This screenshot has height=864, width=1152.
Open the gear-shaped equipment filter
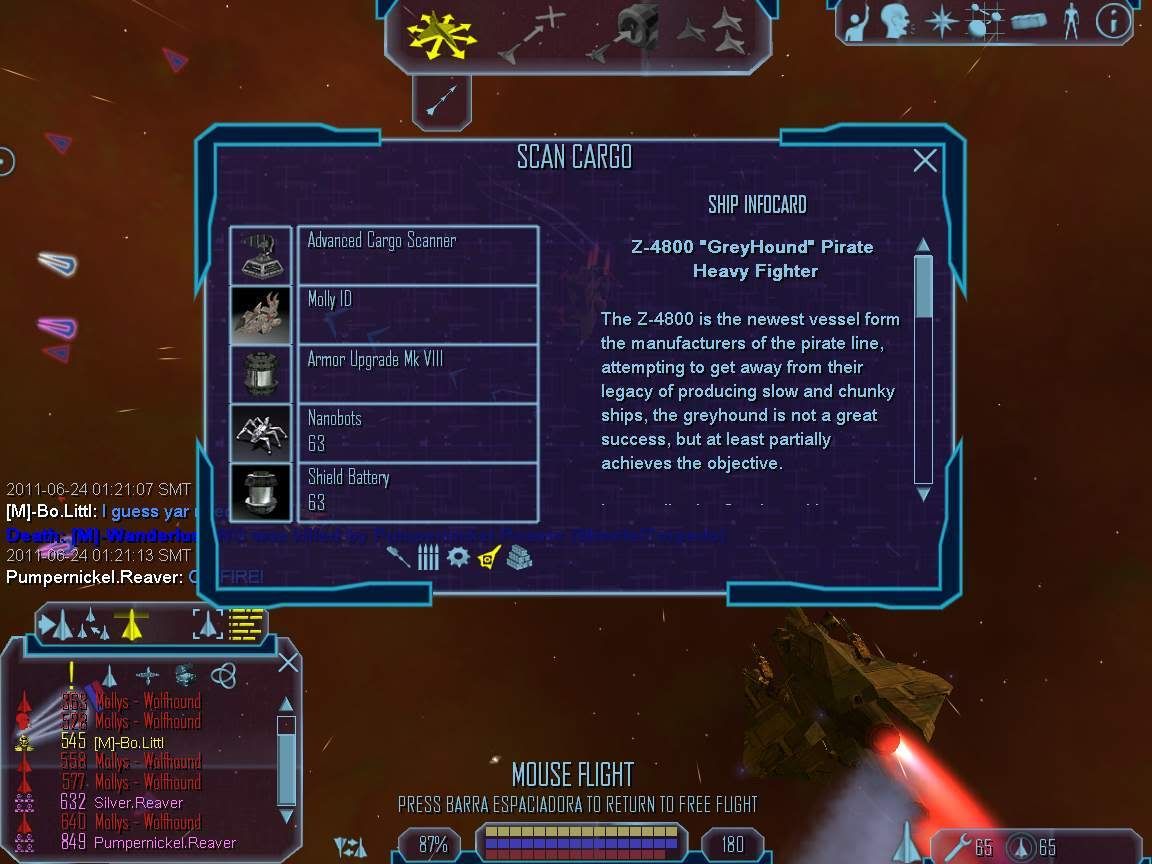tap(458, 557)
